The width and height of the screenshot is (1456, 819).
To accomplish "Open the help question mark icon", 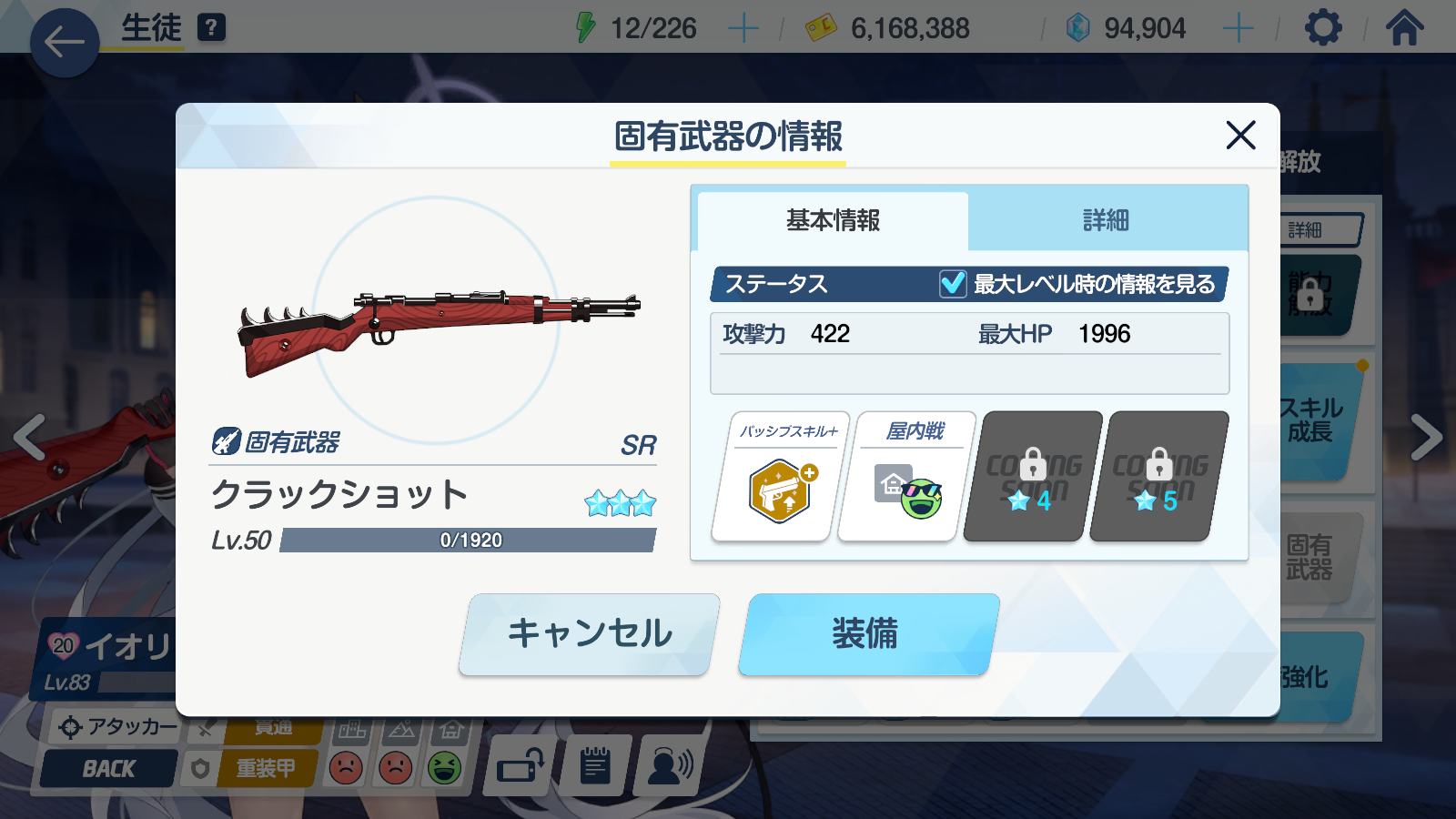I will click(x=211, y=27).
